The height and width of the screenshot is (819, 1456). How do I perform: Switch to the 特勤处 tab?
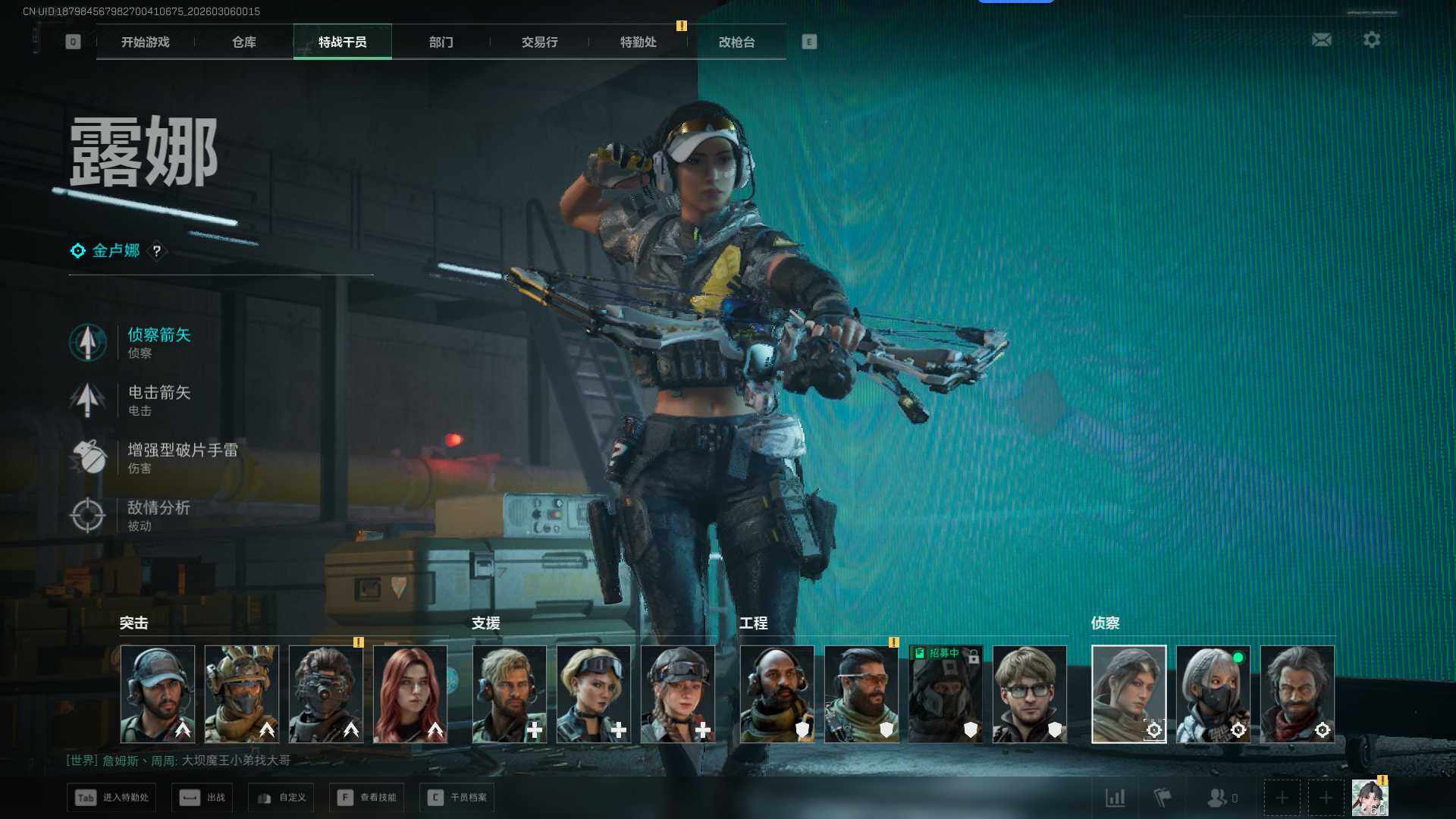point(638,42)
